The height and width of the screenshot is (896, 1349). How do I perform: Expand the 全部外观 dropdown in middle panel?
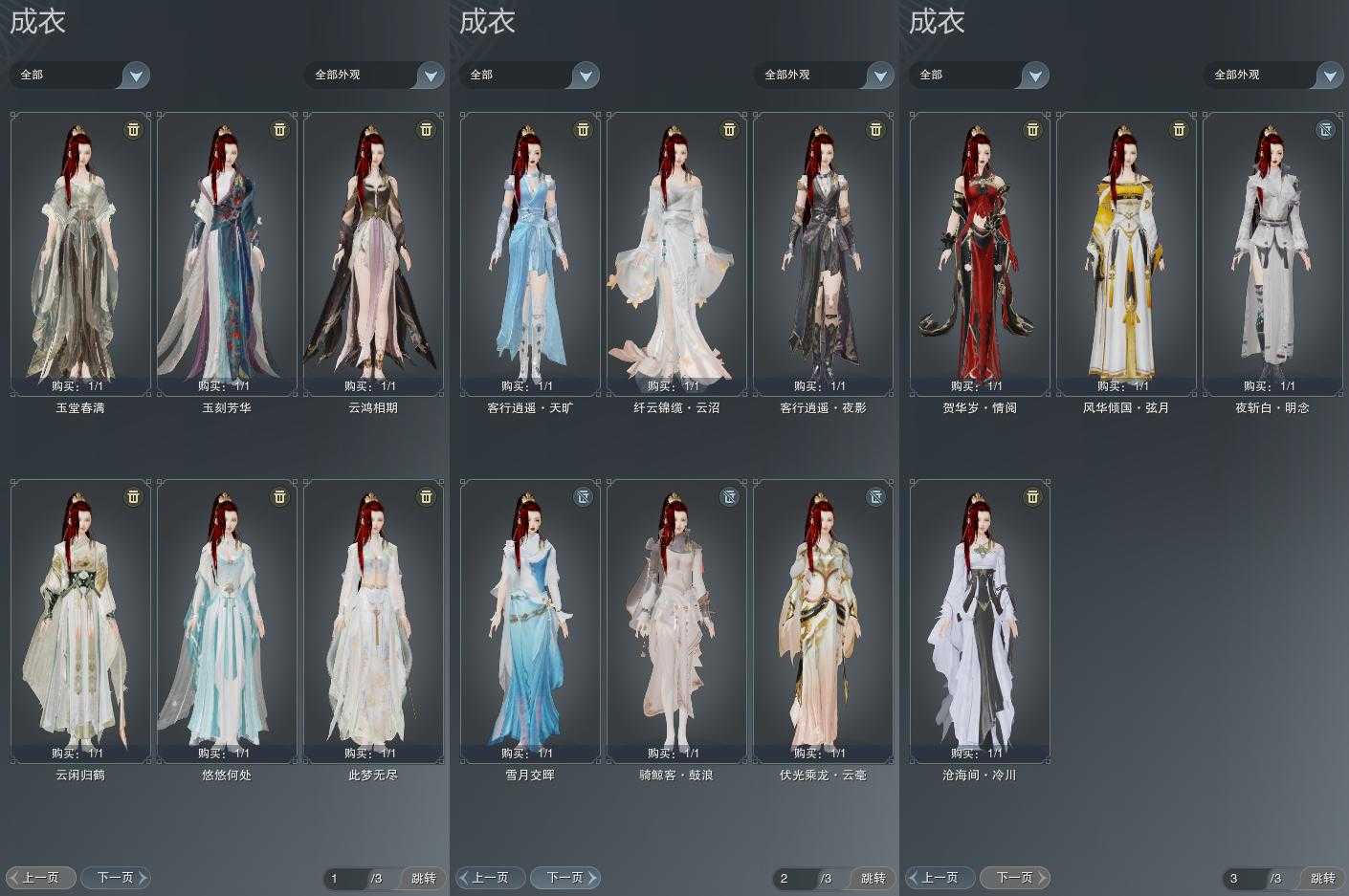pyautogui.click(x=824, y=75)
